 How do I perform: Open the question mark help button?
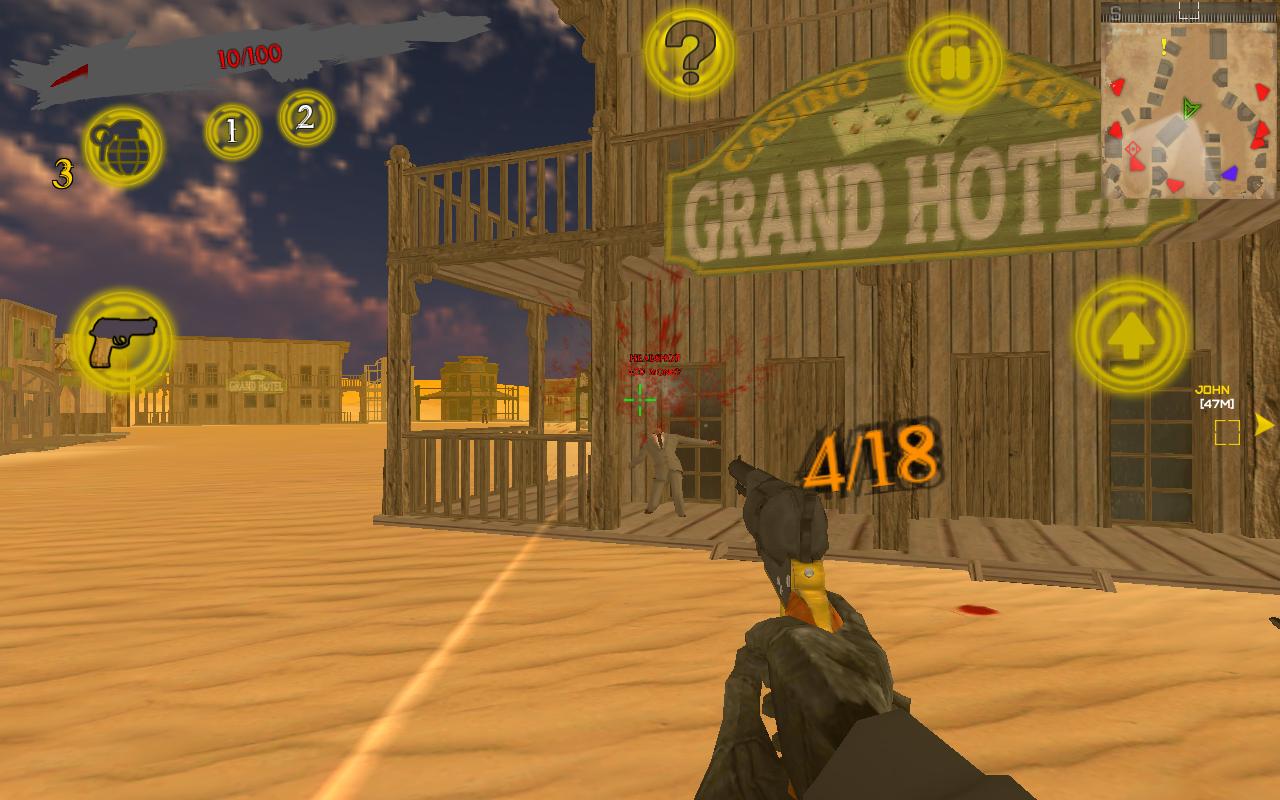pos(690,54)
